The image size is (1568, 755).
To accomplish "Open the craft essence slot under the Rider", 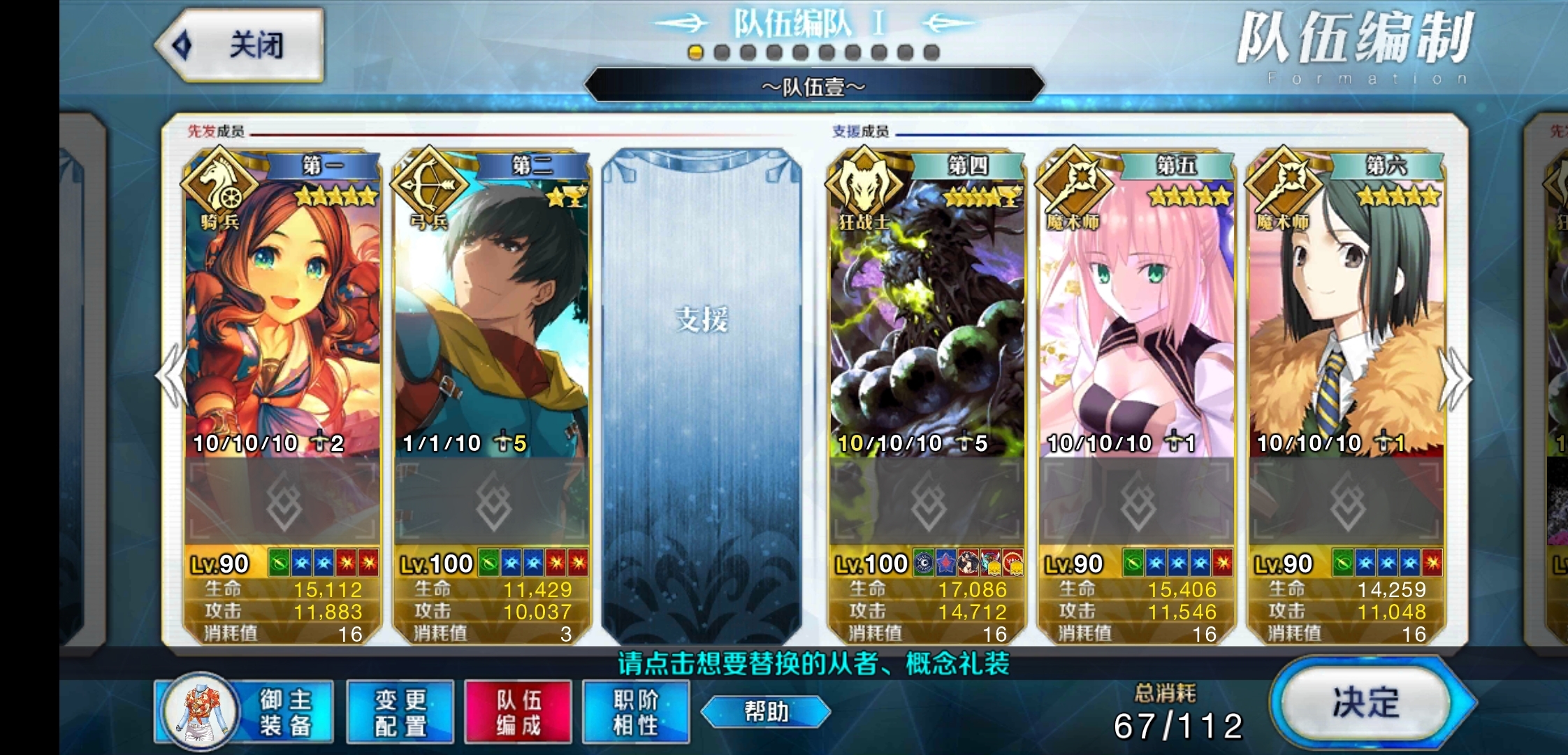I will [282, 502].
